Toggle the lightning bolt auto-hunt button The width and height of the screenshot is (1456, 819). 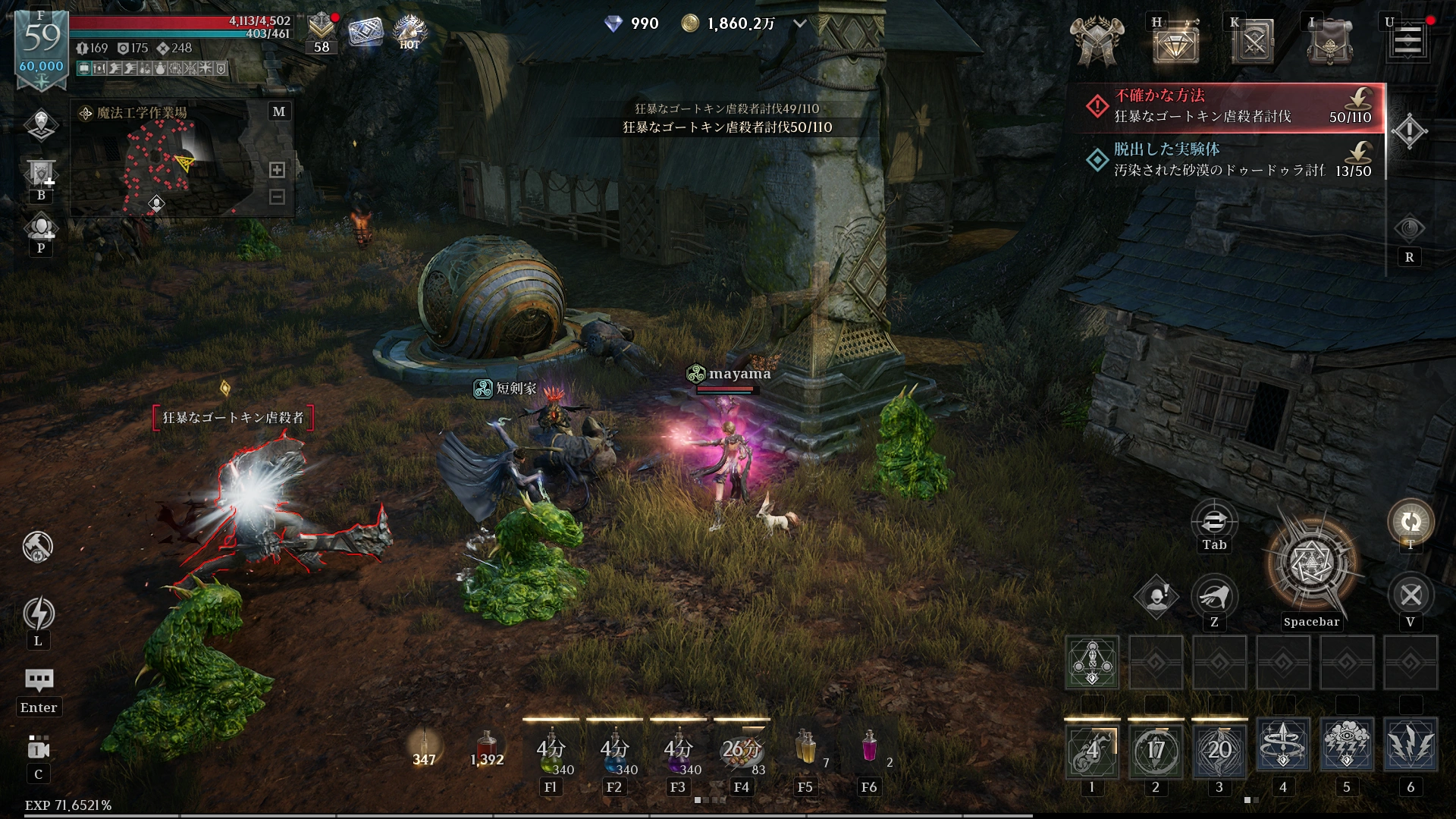point(39,614)
